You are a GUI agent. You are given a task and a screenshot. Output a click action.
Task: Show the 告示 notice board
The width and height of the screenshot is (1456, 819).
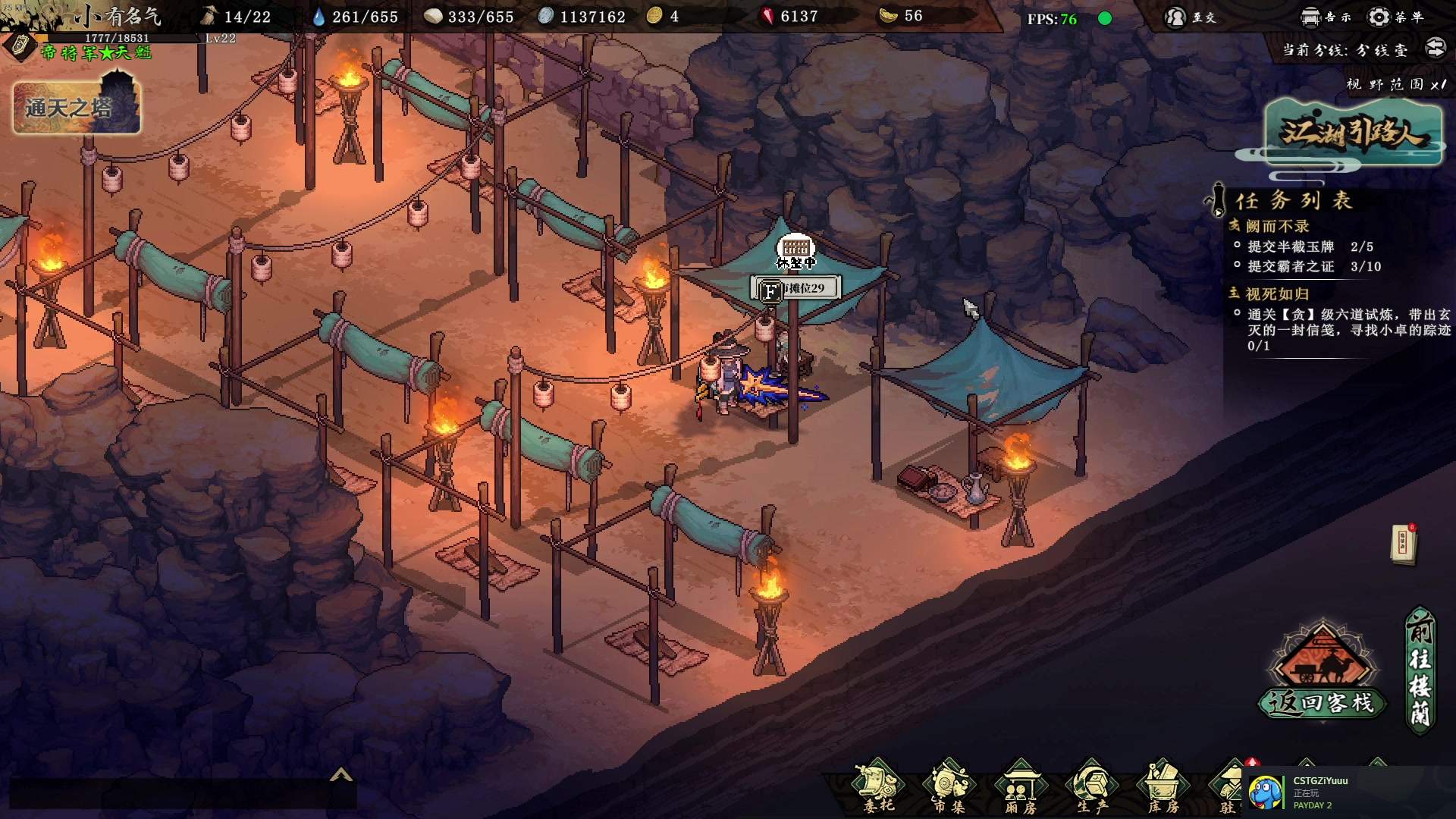click(x=1326, y=17)
